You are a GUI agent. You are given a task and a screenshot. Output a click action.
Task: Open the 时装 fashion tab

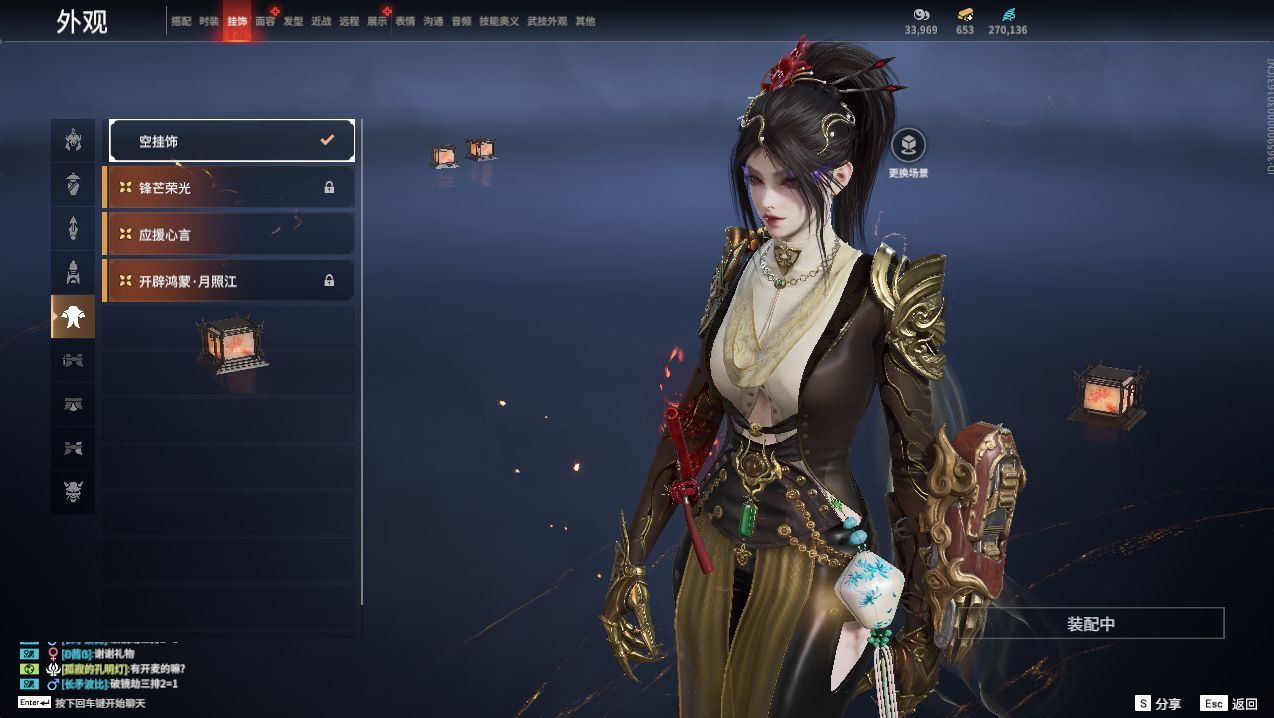pyautogui.click(x=209, y=21)
